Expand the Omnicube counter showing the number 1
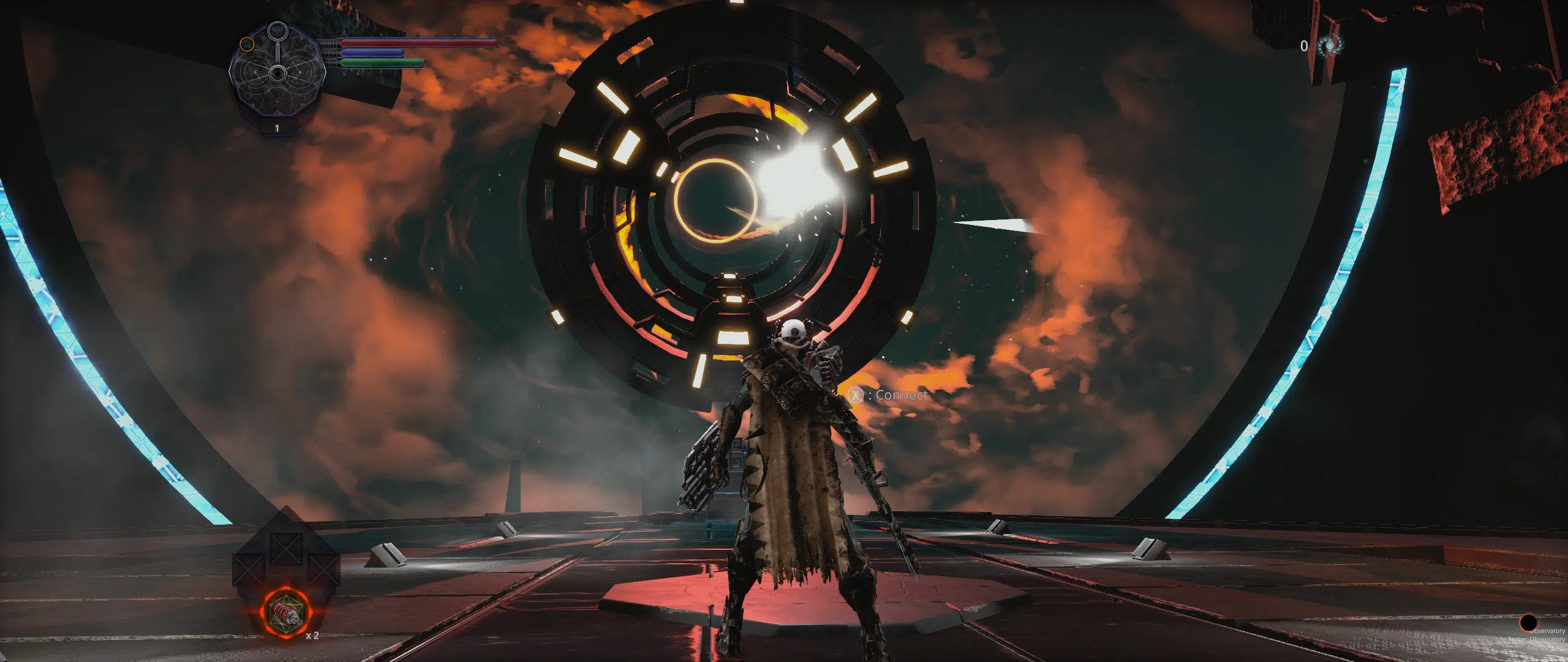 click(277, 129)
